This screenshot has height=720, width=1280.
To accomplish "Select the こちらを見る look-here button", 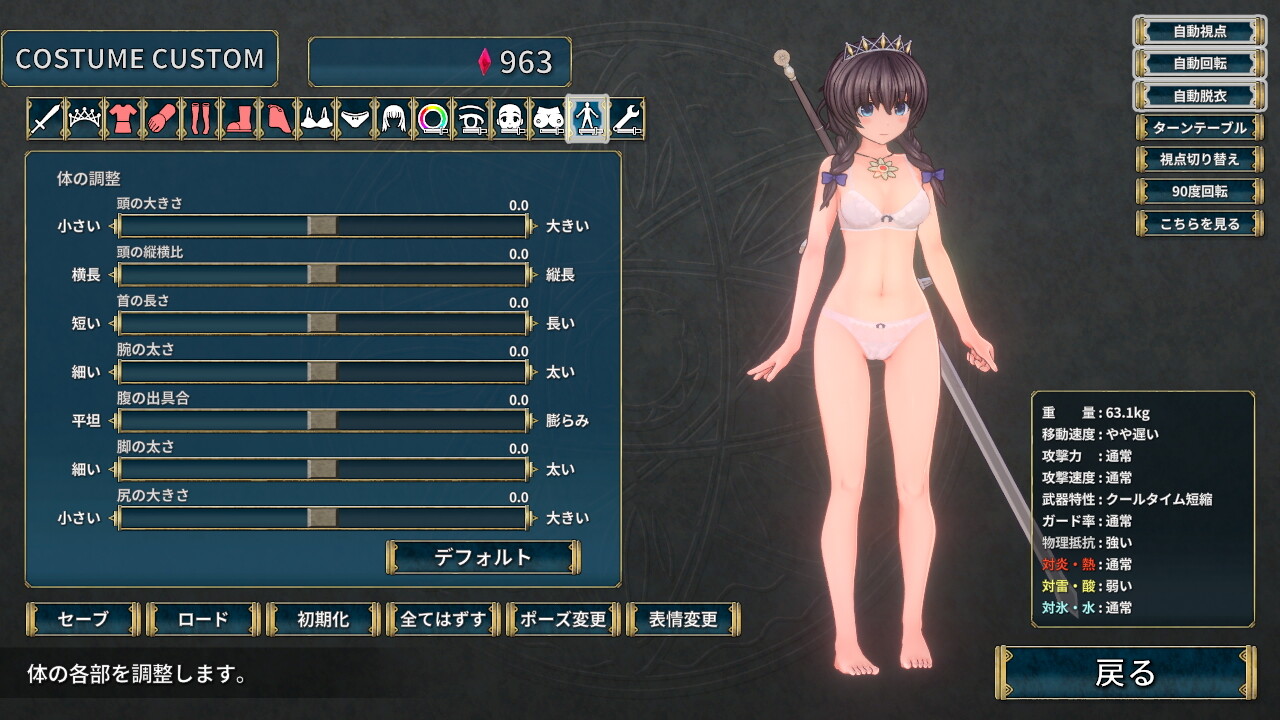I will (x=1199, y=224).
